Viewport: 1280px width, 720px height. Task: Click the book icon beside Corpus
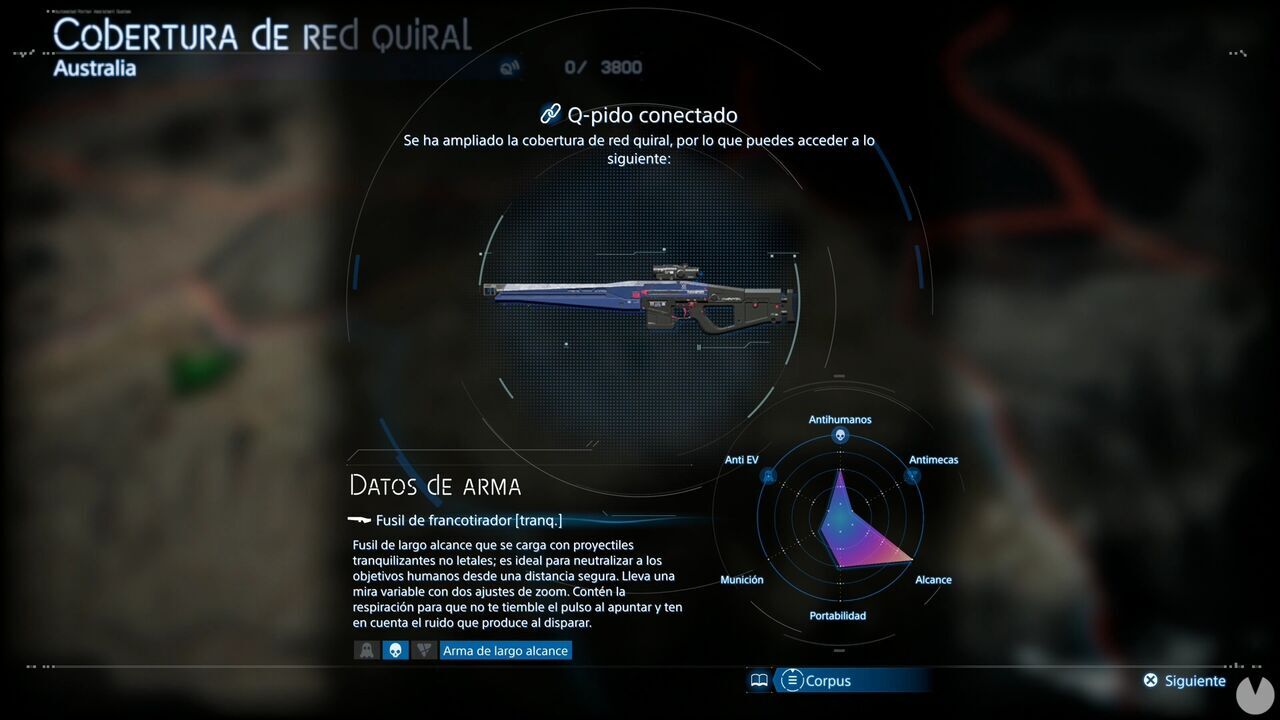[760, 681]
